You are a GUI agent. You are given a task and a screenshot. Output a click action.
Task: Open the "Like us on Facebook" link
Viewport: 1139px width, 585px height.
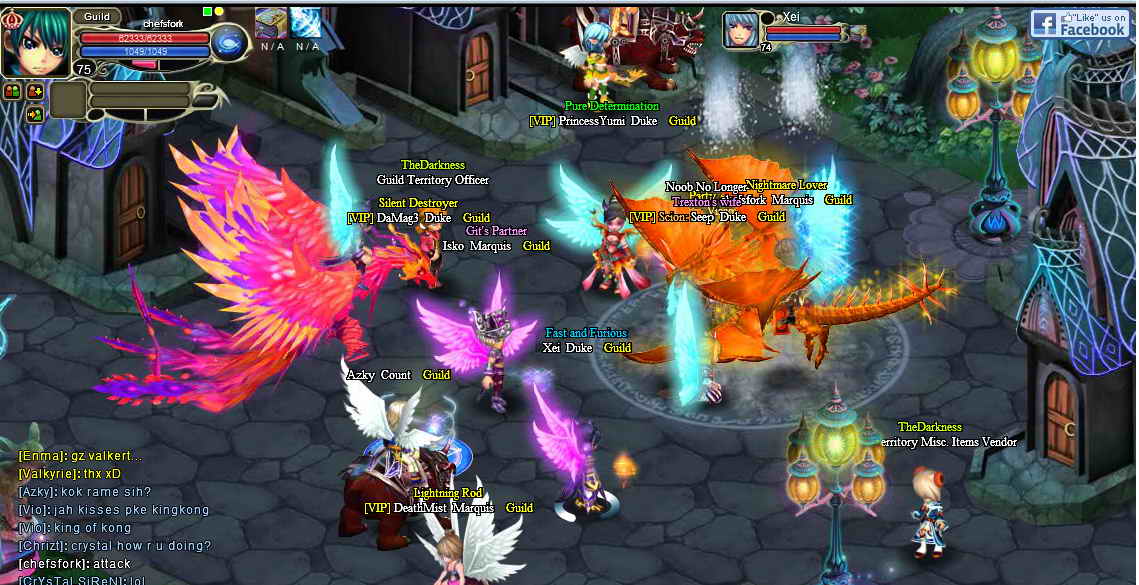click(x=1081, y=24)
